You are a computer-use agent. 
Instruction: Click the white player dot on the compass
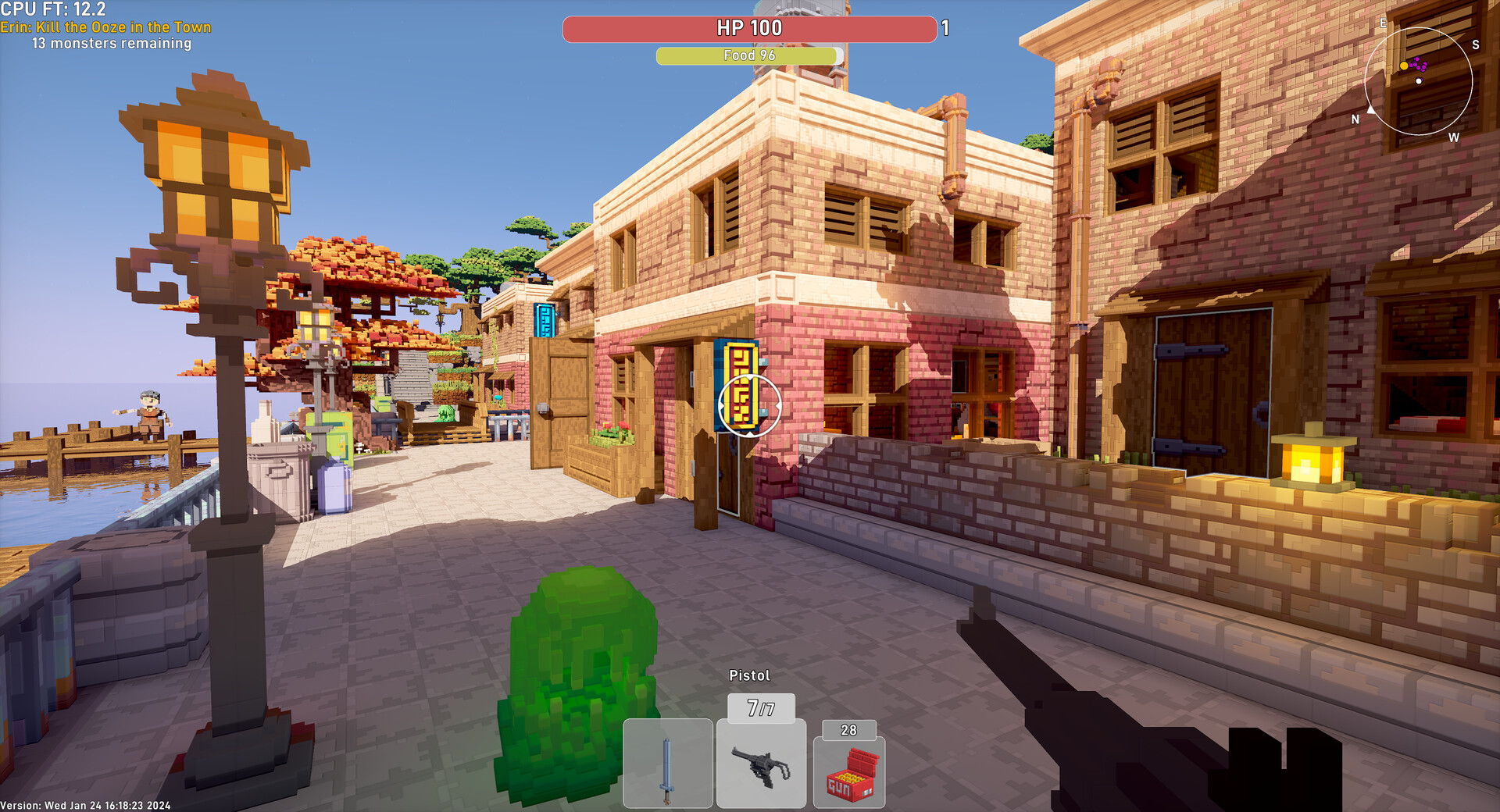click(x=1419, y=80)
